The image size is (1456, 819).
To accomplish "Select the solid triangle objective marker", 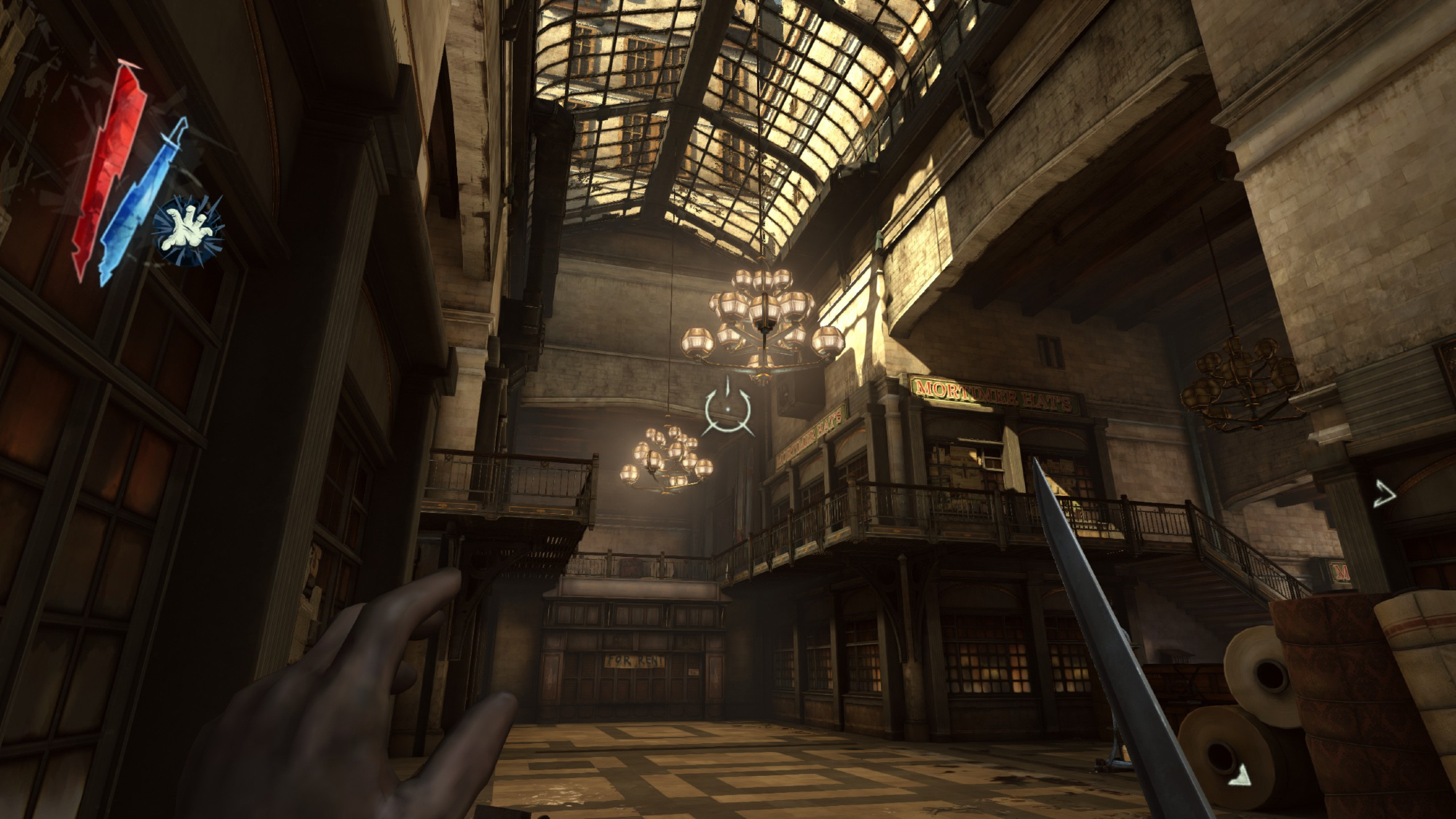I will 1240,775.
